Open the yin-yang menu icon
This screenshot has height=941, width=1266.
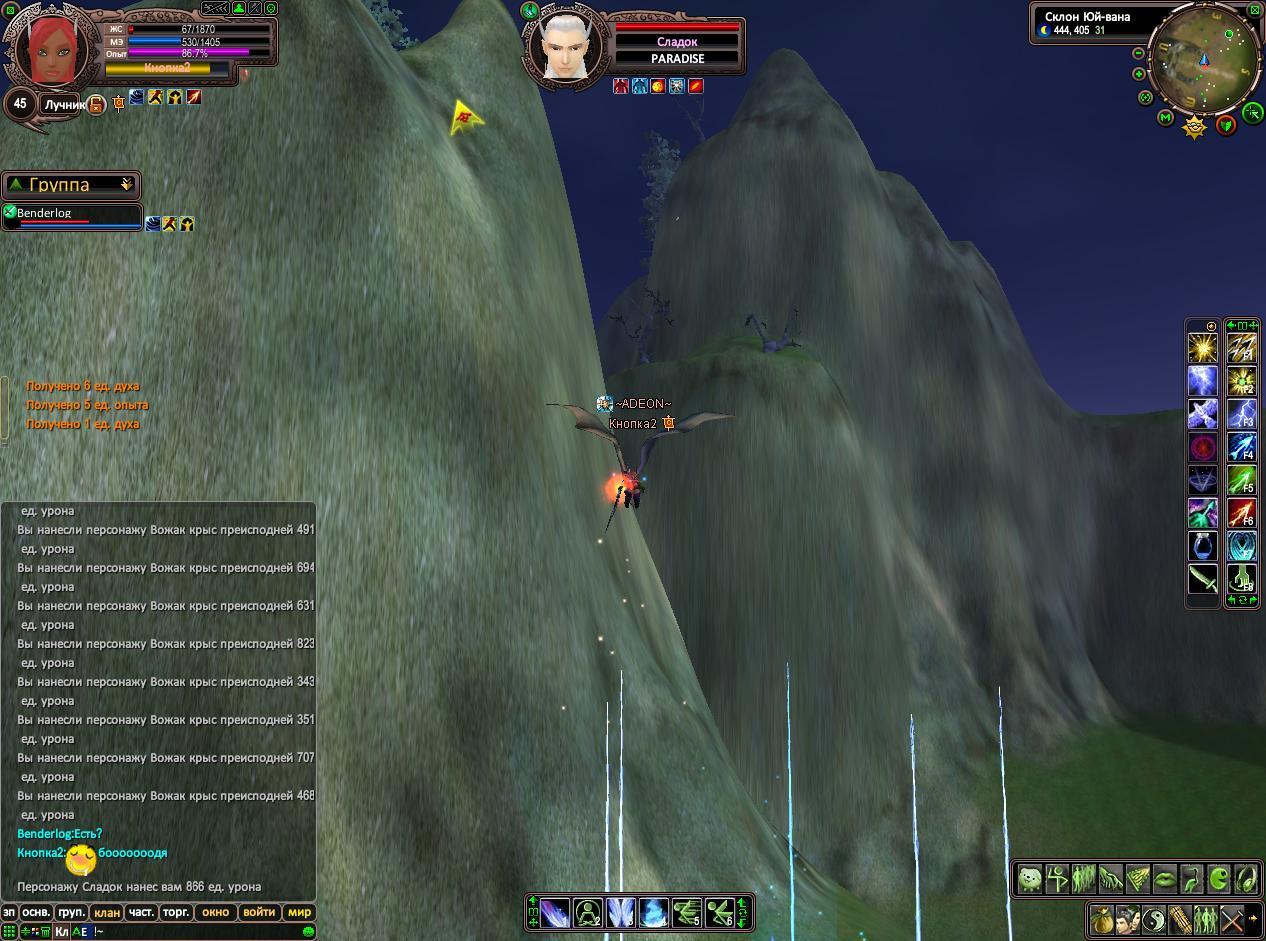tap(1153, 918)
